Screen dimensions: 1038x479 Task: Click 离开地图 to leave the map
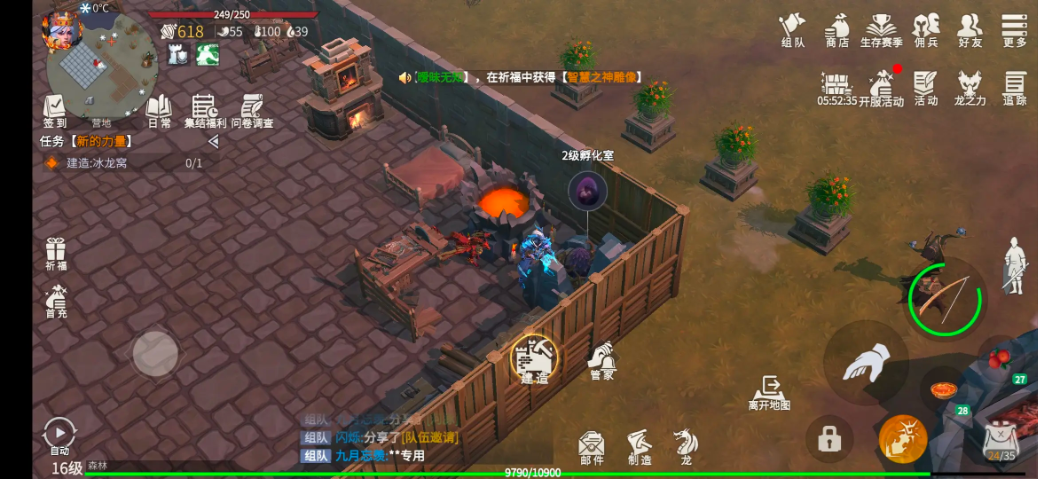[x=769, y=392]
